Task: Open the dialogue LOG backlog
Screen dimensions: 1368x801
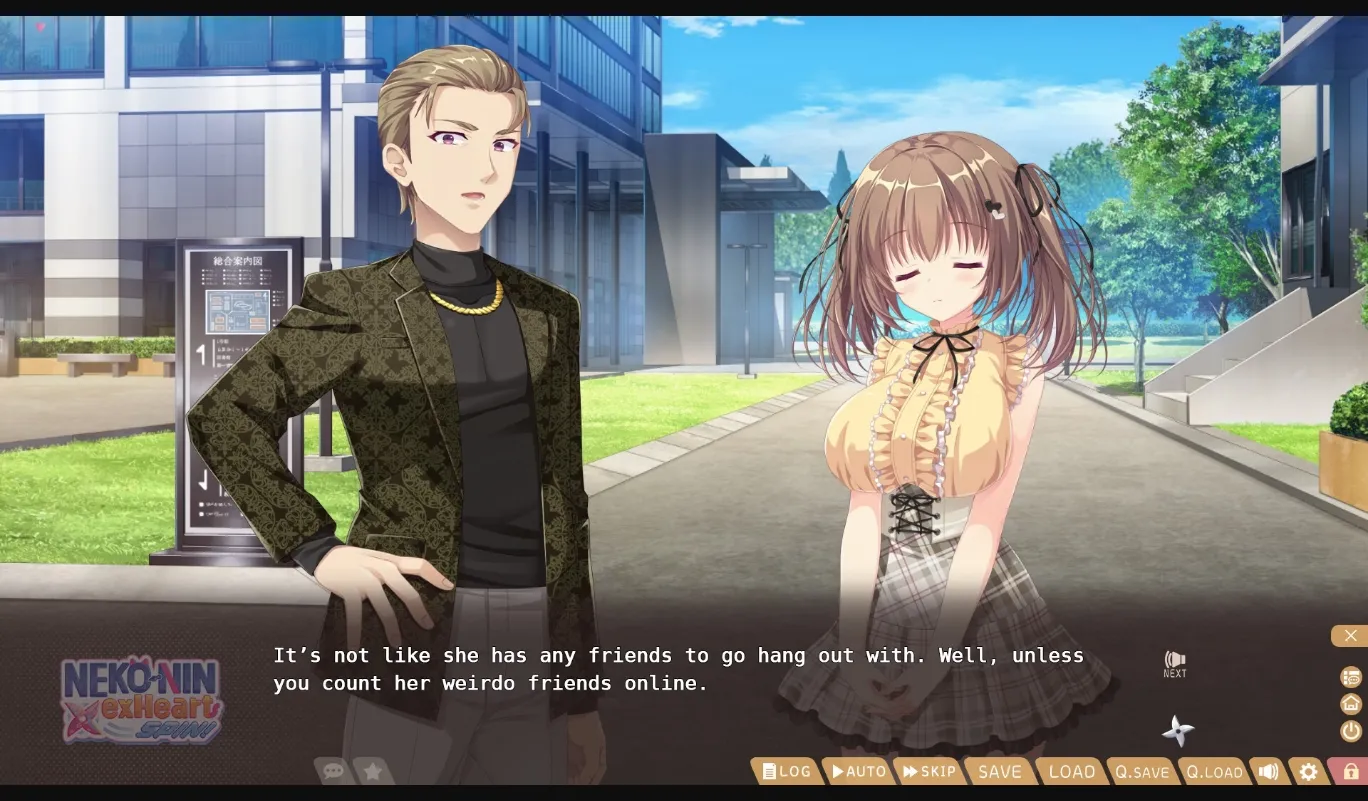Action: click(x=786, y=771)
